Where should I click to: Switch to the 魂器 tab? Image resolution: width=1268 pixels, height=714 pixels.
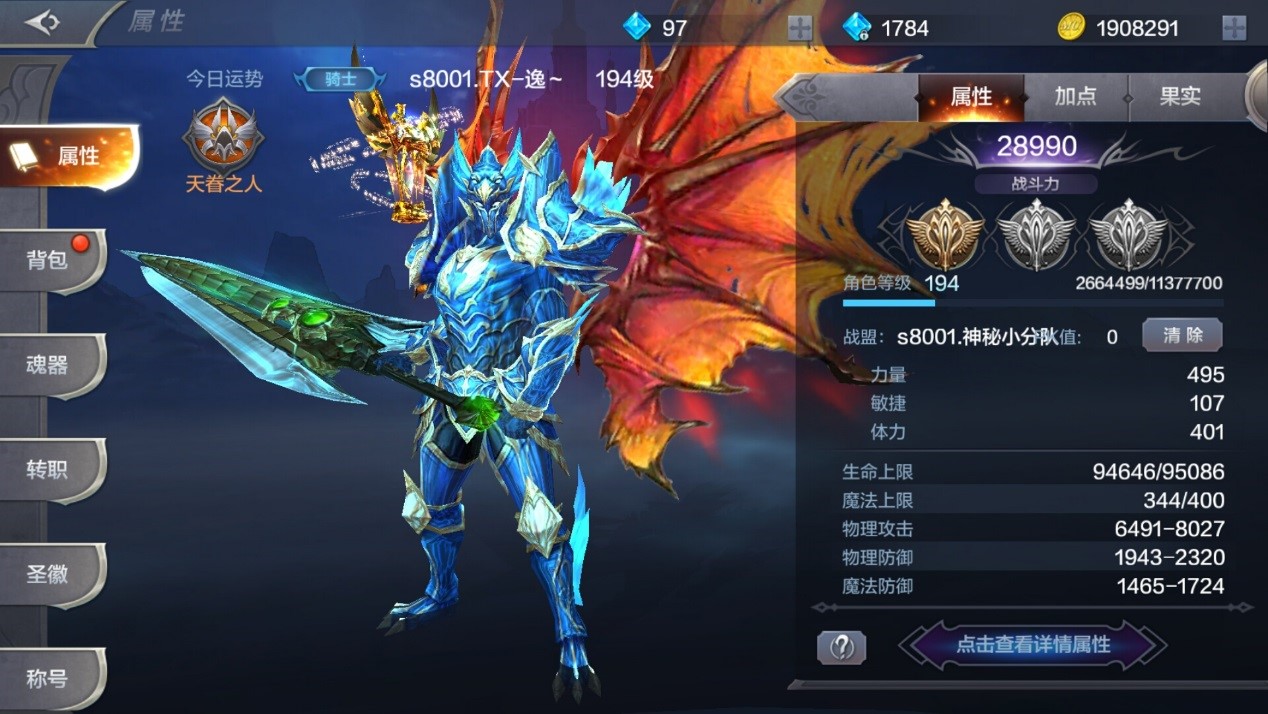coord(50,365)
